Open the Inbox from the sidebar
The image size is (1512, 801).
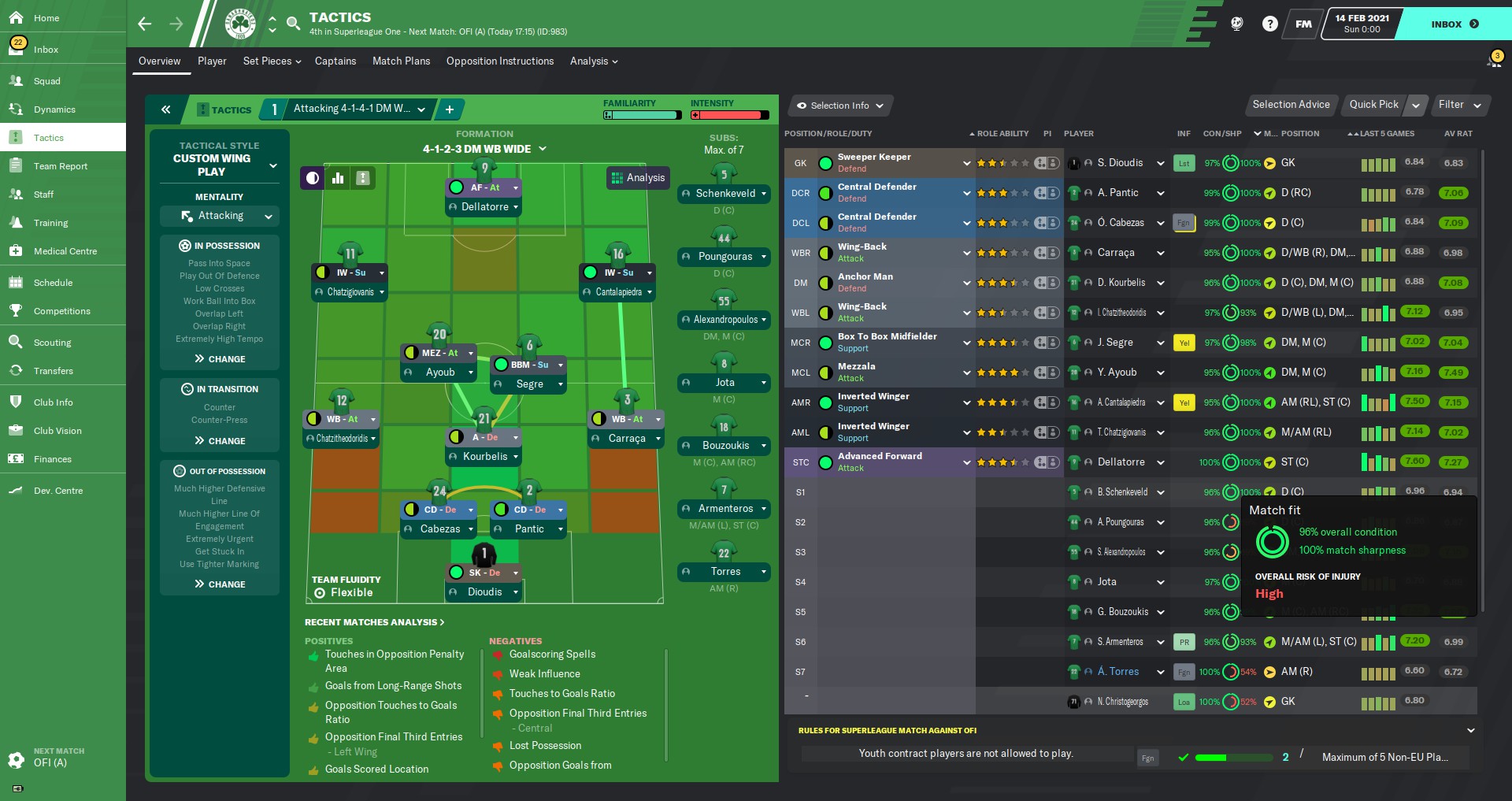[x=46, y=50]
